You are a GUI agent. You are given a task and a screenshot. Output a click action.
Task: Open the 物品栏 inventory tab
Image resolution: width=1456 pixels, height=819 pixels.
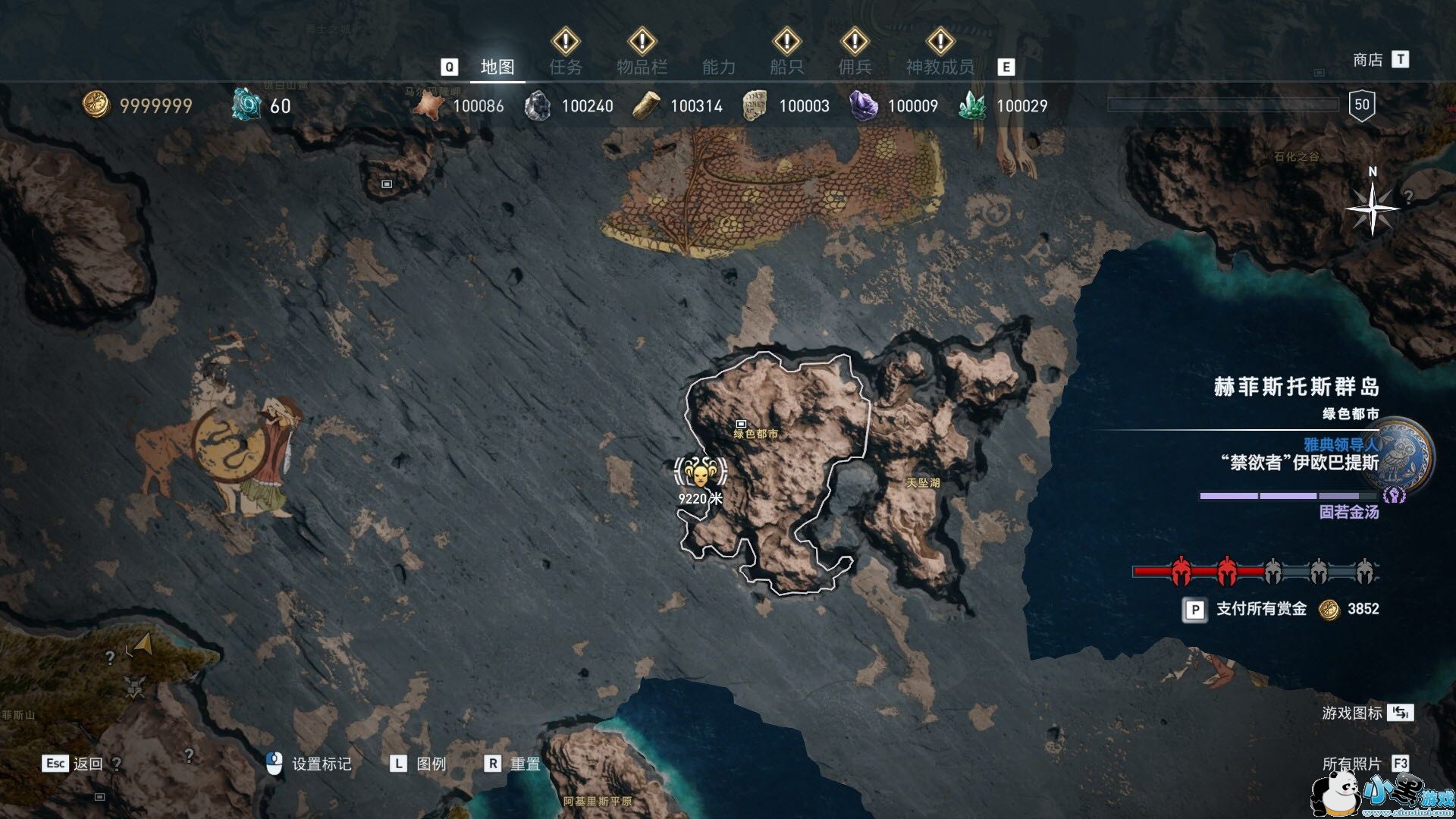point(642,67)
